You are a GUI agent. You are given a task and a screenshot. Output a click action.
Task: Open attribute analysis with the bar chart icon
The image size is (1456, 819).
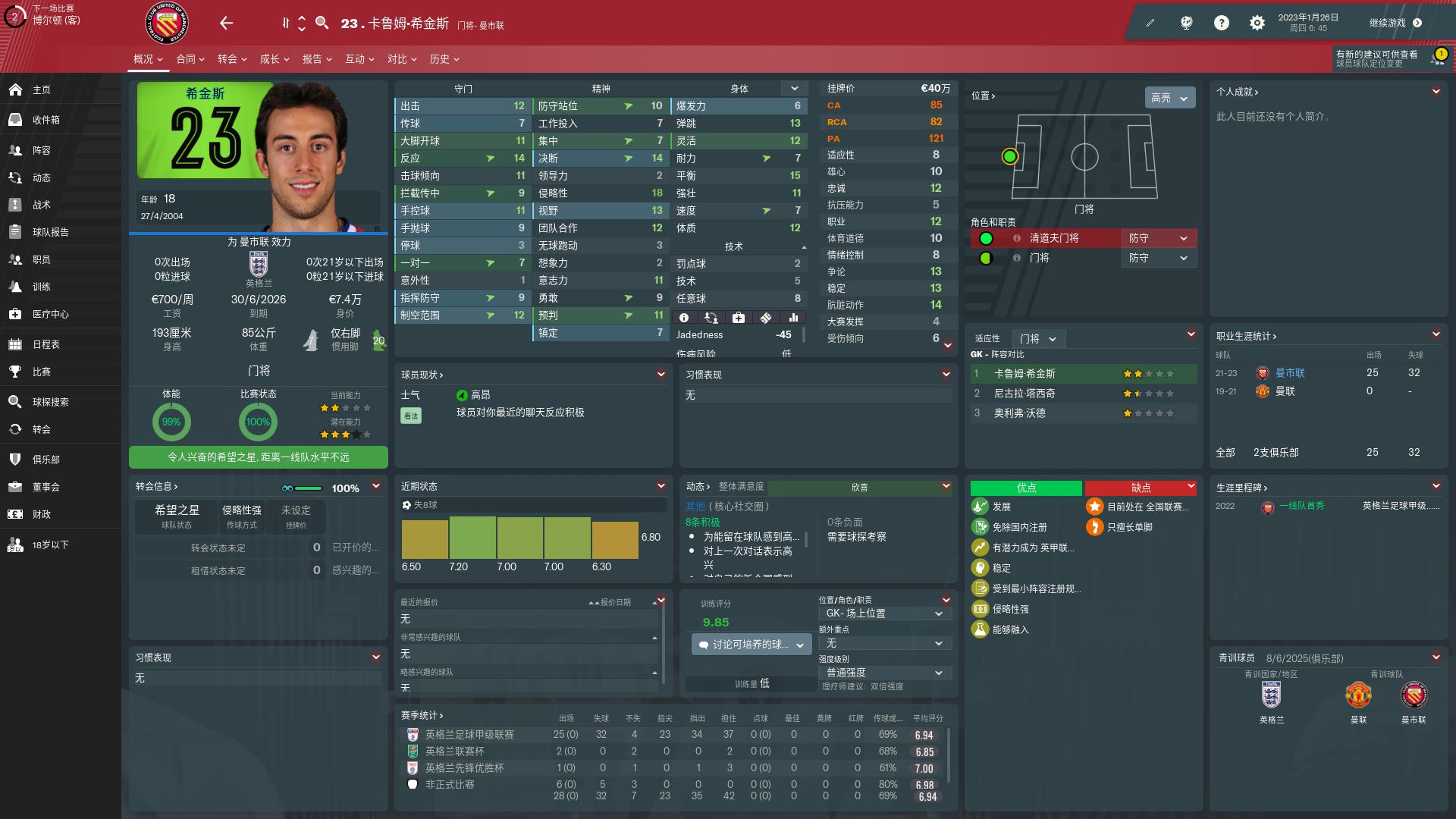pos(793,317)
